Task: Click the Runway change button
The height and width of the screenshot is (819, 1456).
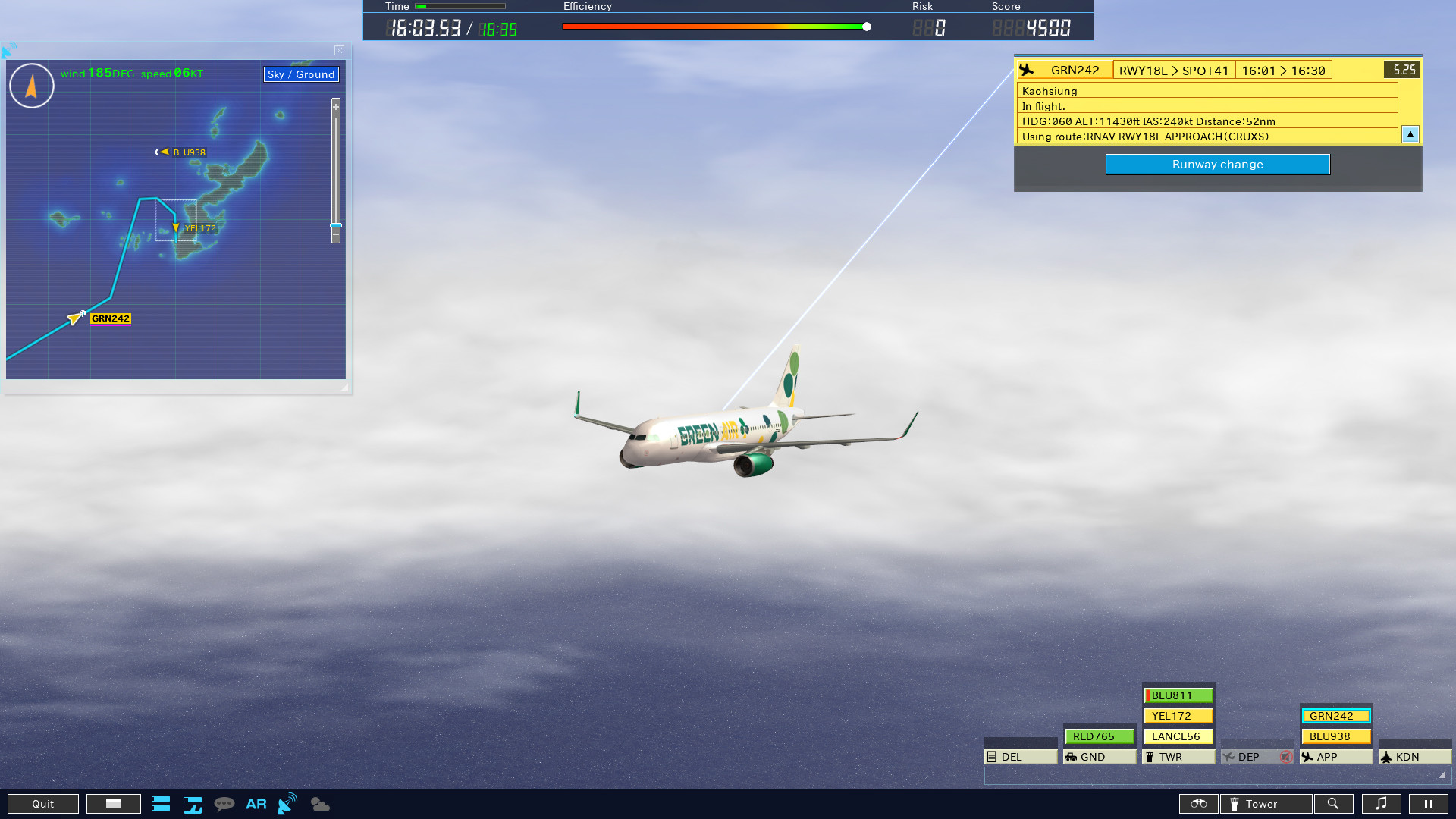Action: (x=1217, y=164)
